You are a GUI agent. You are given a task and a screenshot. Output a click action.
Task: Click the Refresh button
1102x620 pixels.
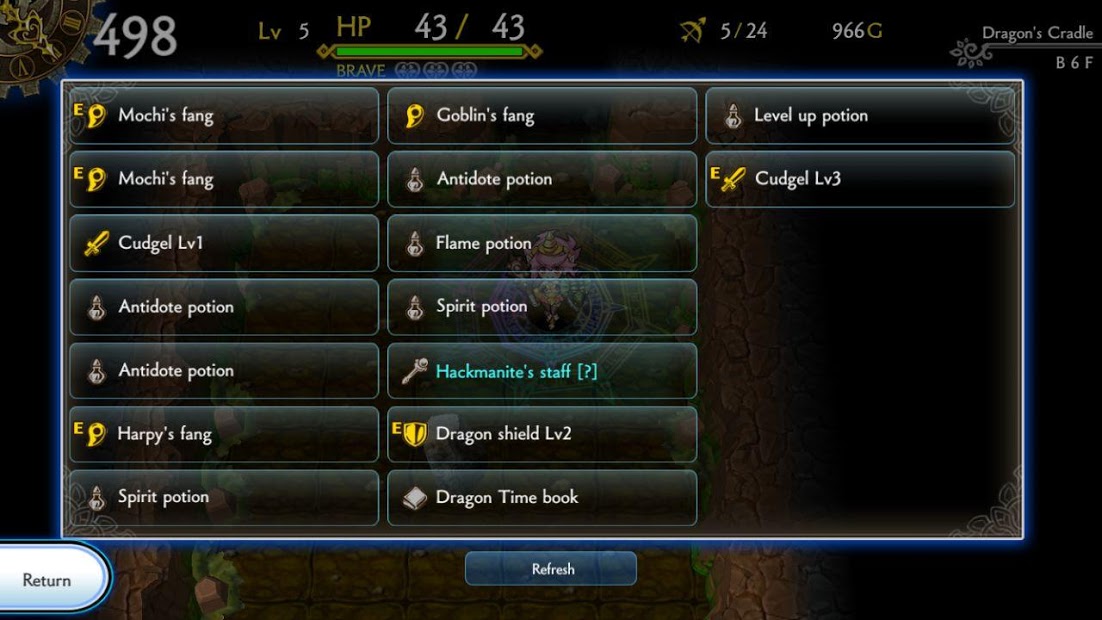point(551,569)
